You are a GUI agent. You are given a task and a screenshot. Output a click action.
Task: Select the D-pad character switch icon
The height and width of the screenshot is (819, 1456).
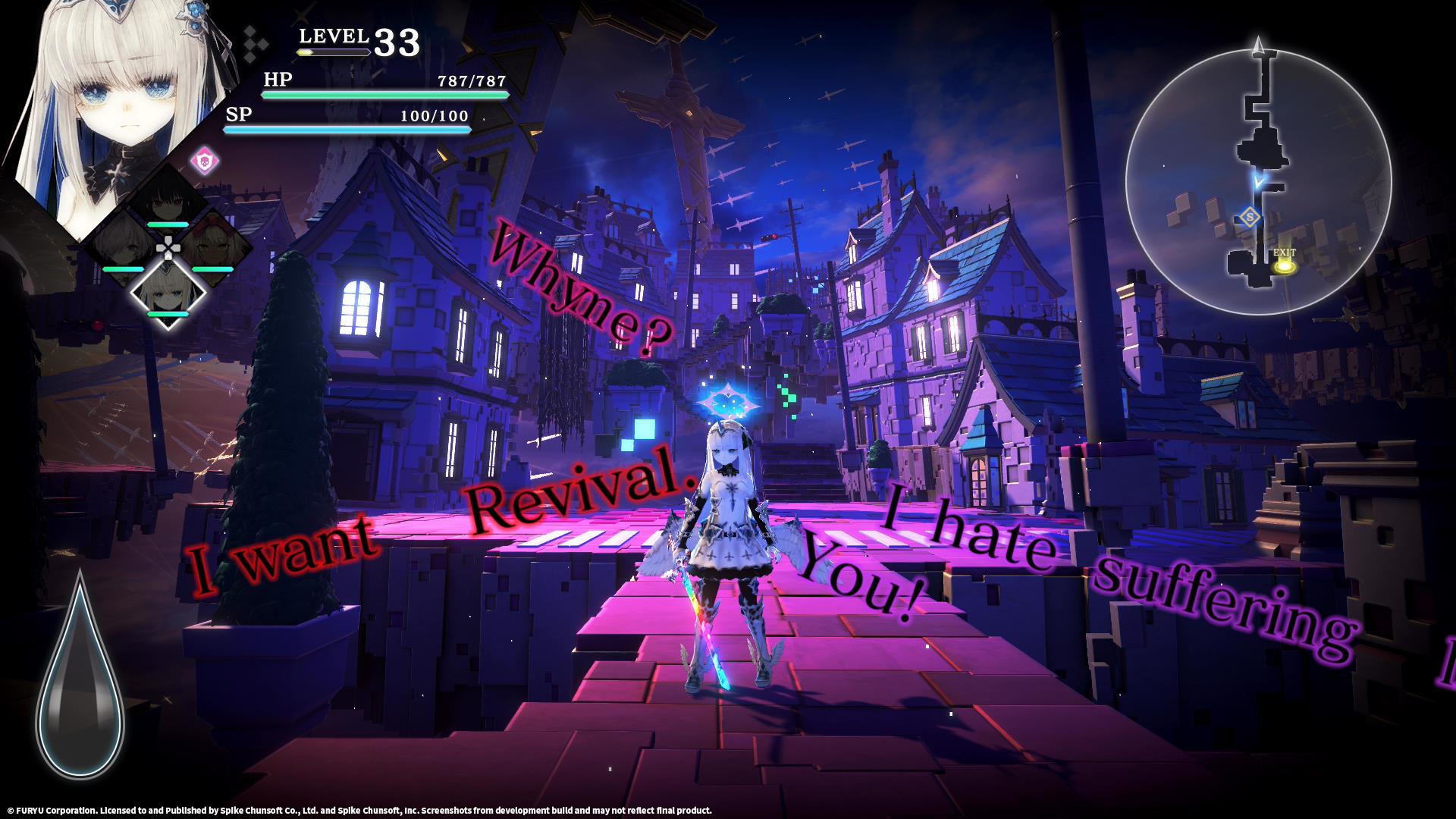click(168, 247)
